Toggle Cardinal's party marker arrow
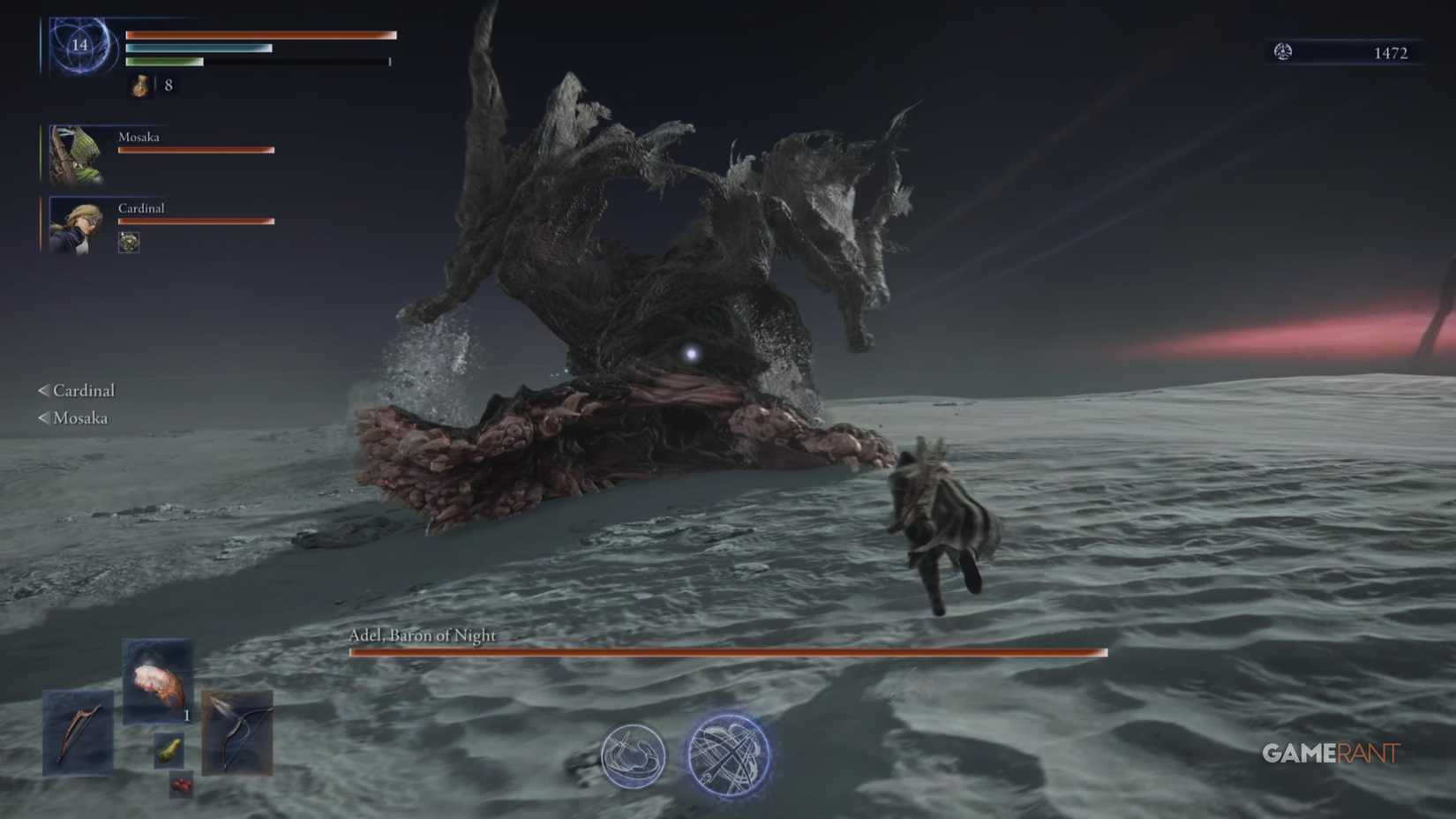 [41, 390]
